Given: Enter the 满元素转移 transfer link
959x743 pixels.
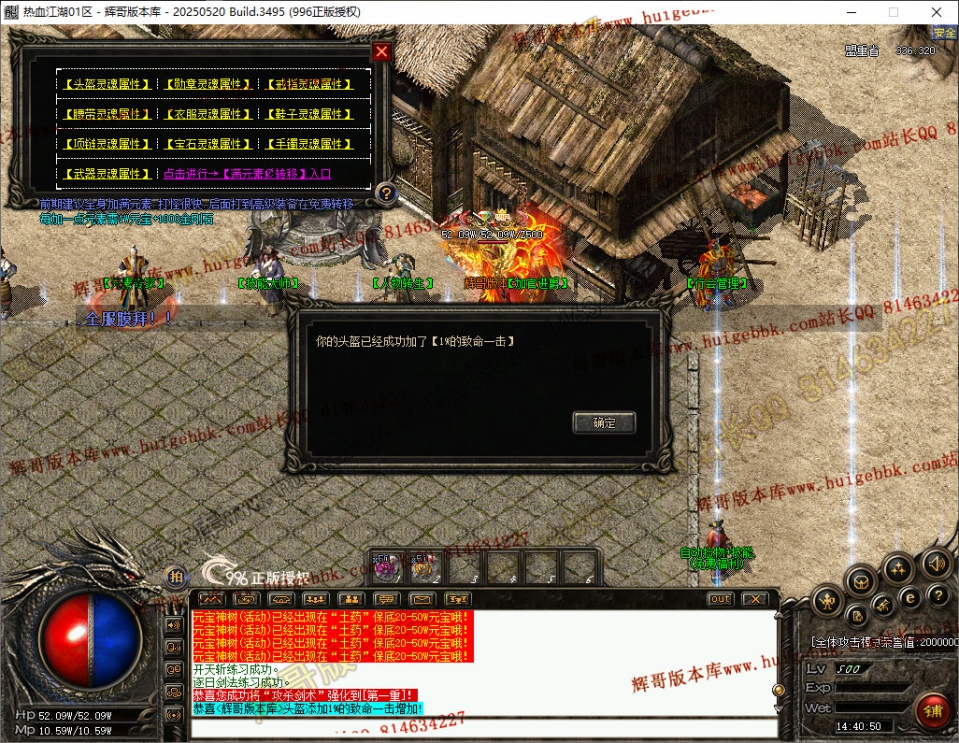Looking at the screenshot, I should pos(247,174).
